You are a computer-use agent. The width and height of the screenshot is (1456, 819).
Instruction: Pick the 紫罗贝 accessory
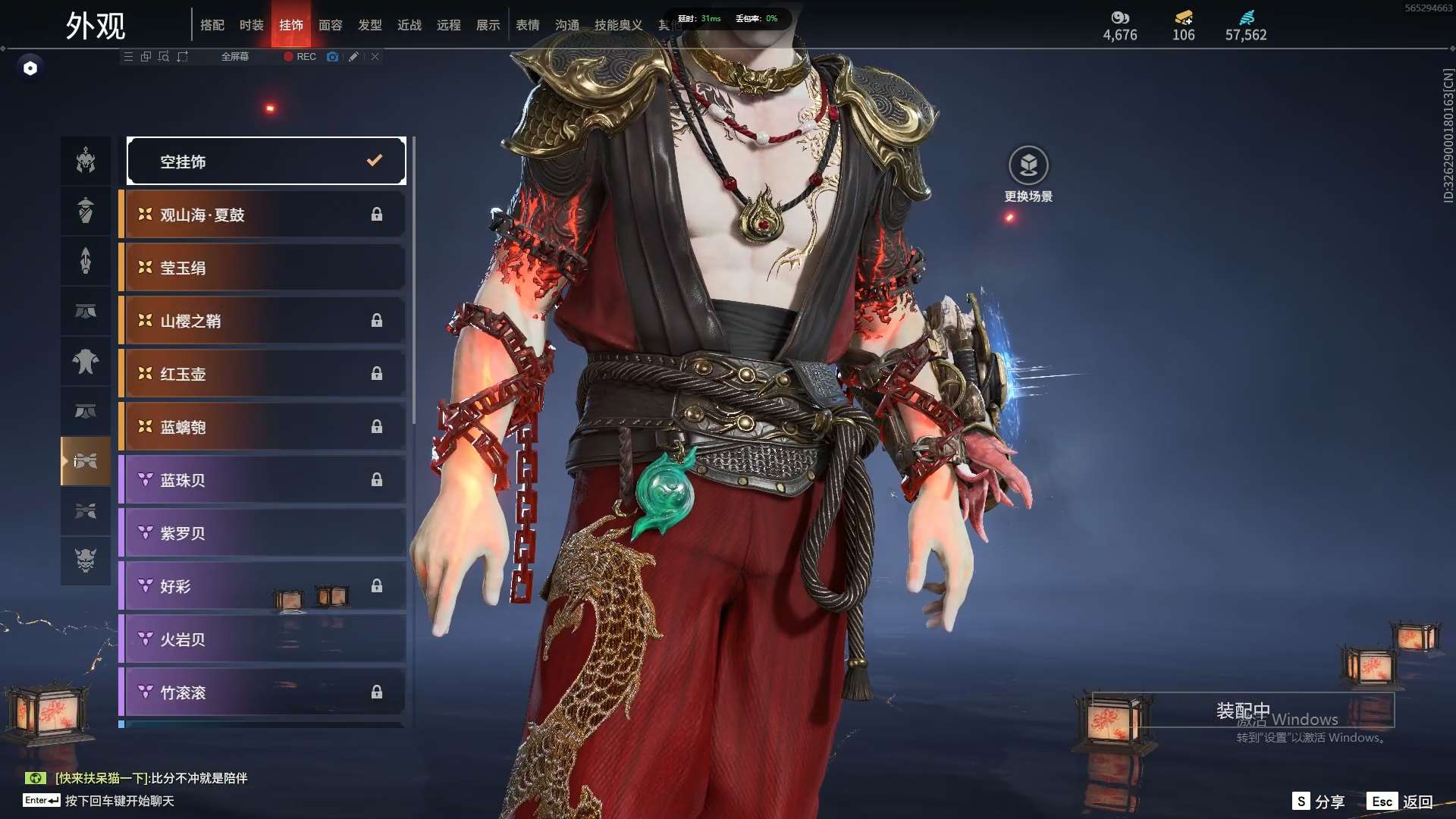[x=262, y=533]
